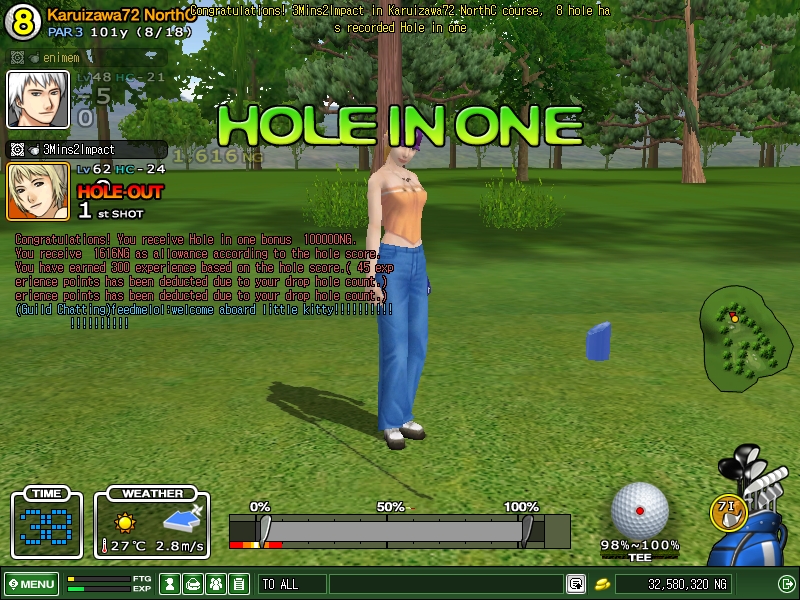Screen dimensions: 800x600
Task: Open the golf cap icon button
Action: (x=193, y=584)
